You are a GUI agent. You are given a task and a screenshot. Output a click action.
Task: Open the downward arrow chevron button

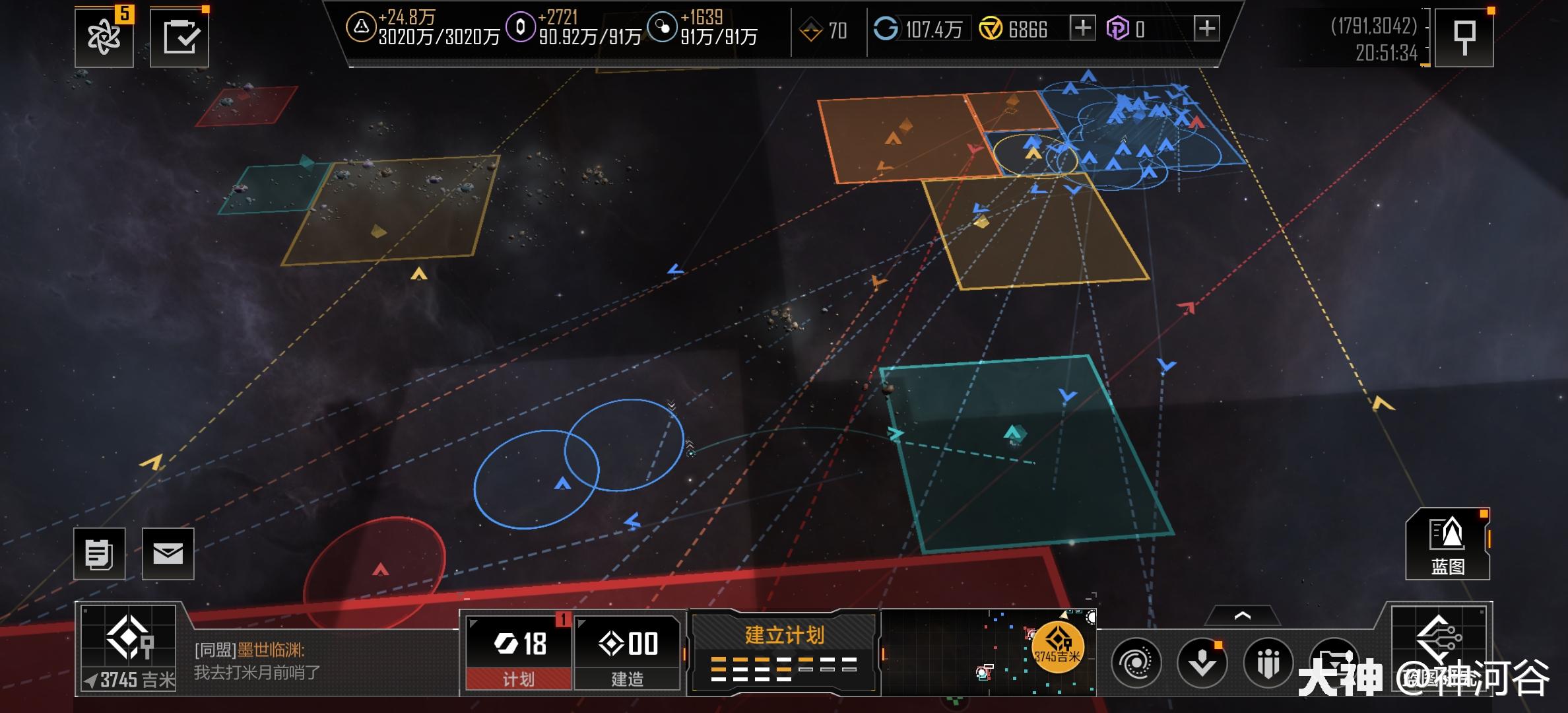pos(1202,662)
